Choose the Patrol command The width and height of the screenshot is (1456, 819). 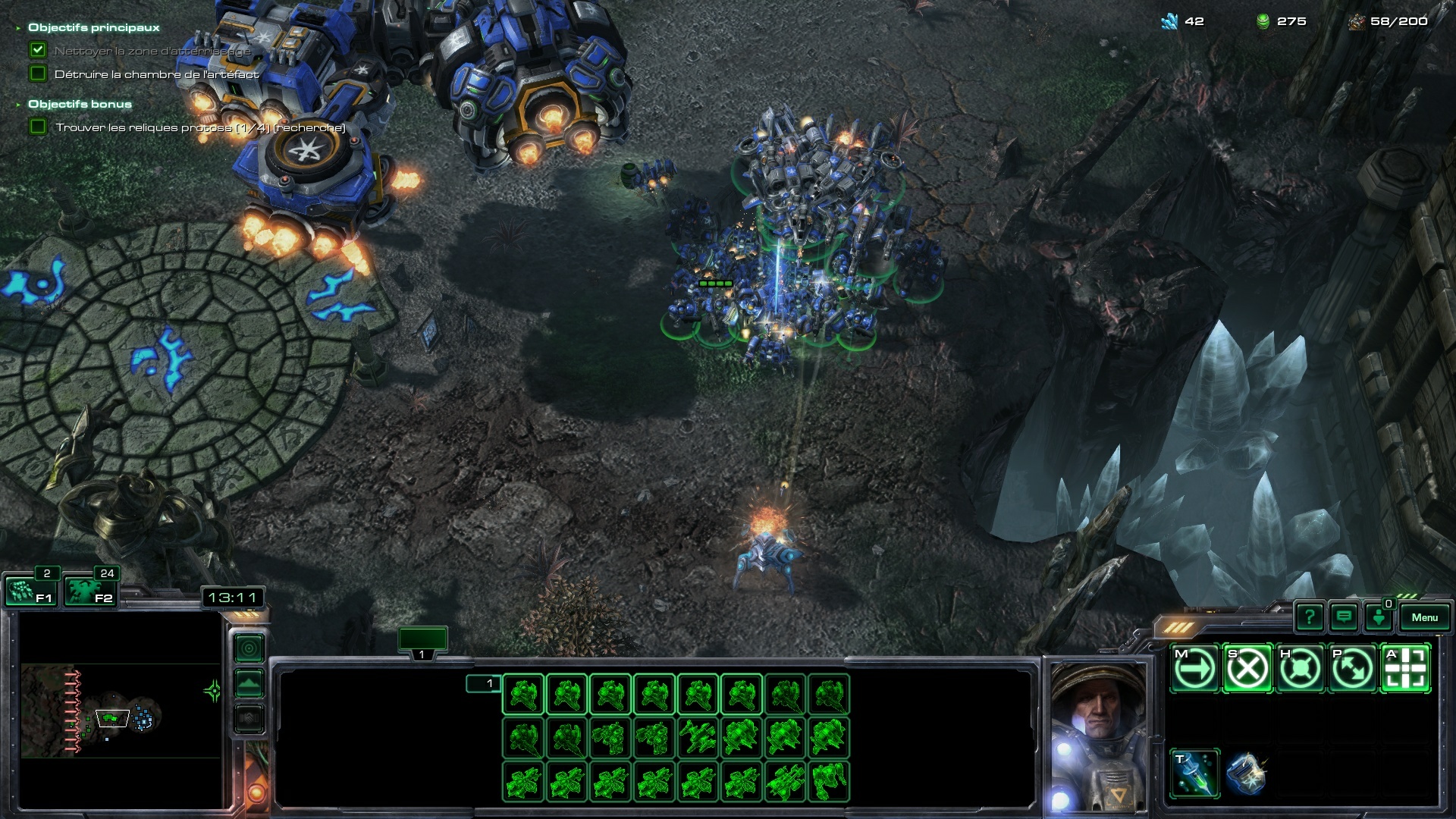pos(1352,669)
